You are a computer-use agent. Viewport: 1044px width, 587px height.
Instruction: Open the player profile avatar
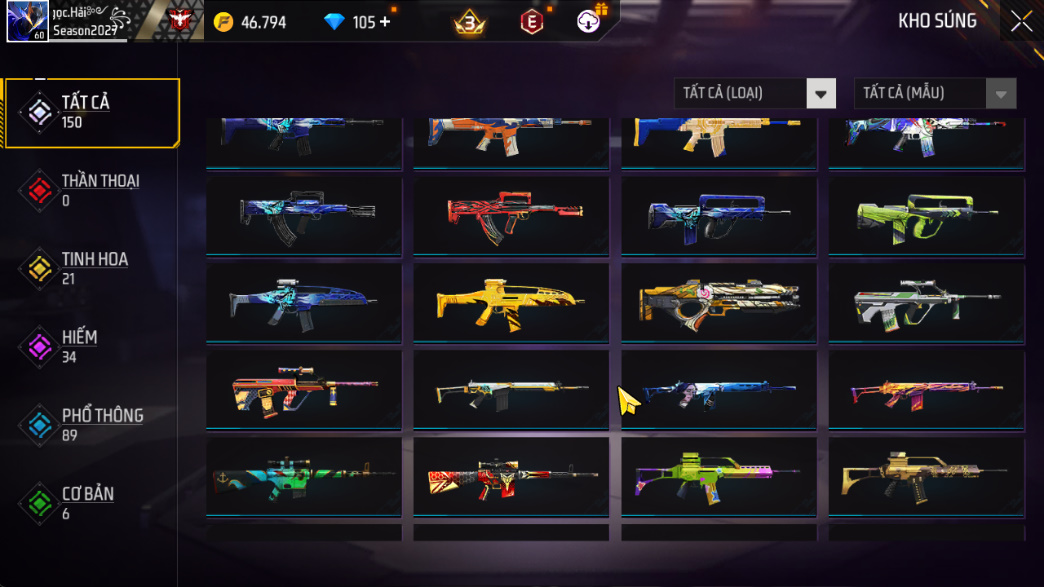tap(26, 21)
